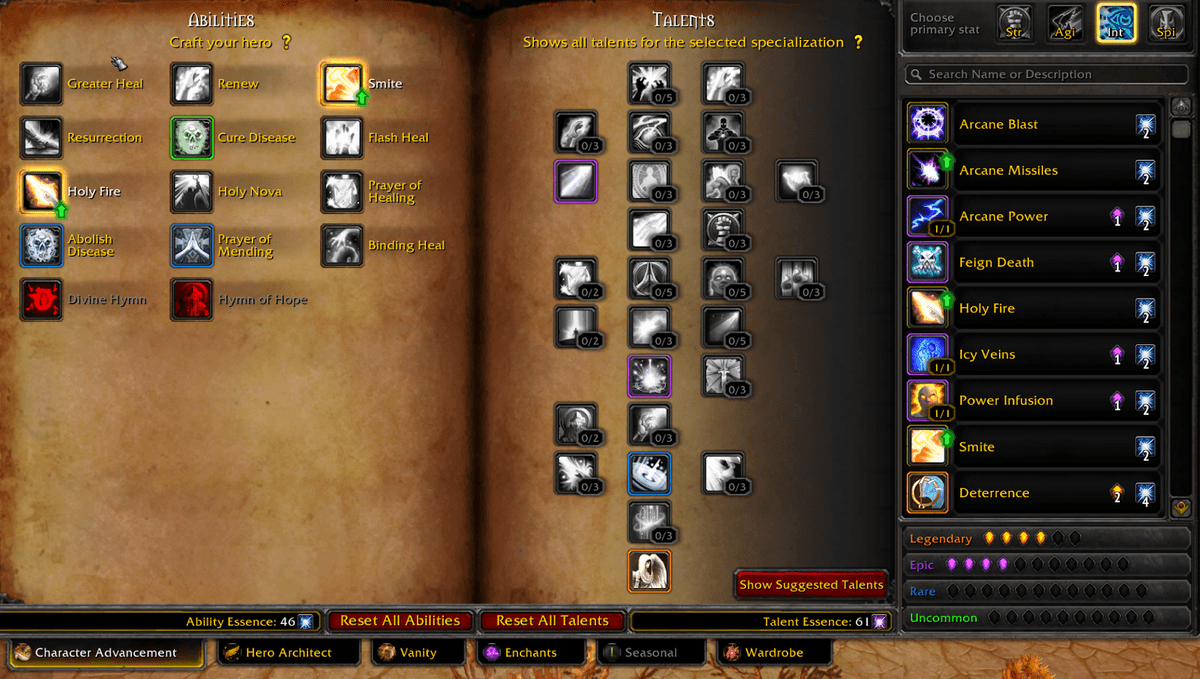Click the Cure Disease ability icon
1200x679 pixels.
coord(192,138)
